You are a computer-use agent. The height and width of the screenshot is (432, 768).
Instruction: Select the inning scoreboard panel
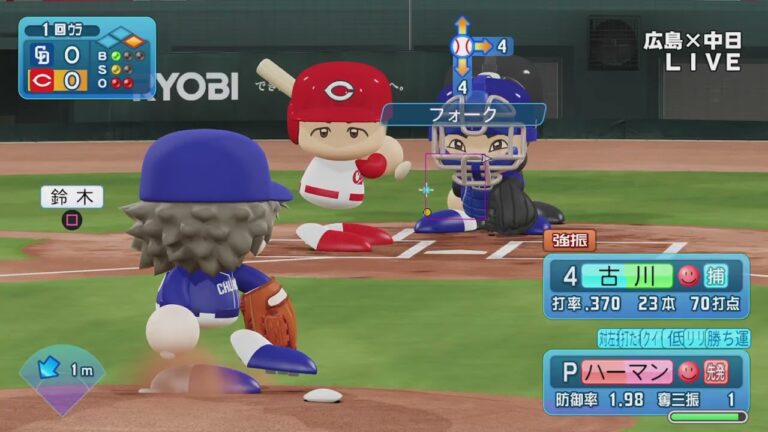tap(87, 57)
